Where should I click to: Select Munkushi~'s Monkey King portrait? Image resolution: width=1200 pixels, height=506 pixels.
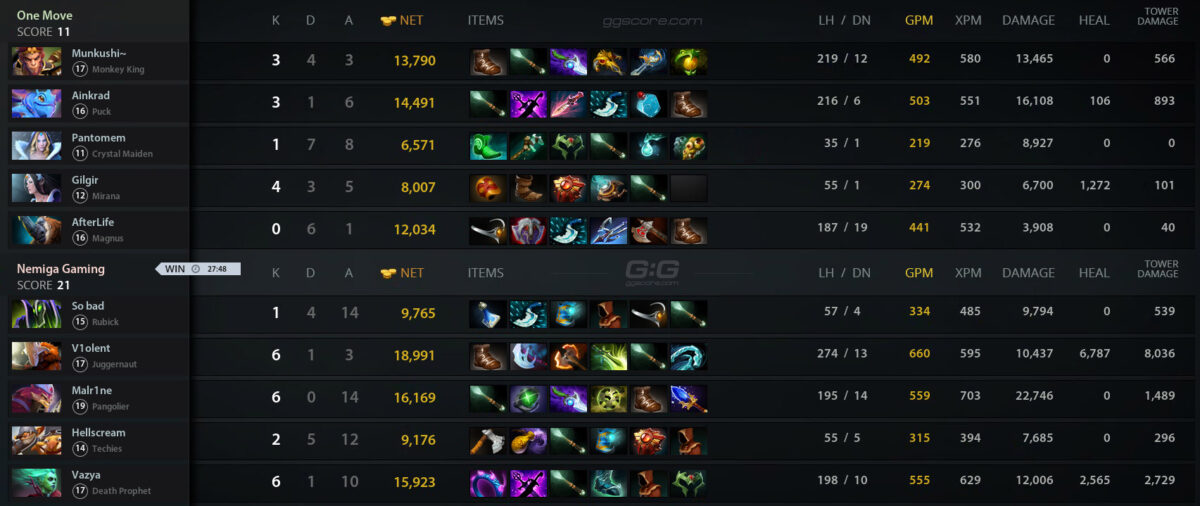point(37,61)
